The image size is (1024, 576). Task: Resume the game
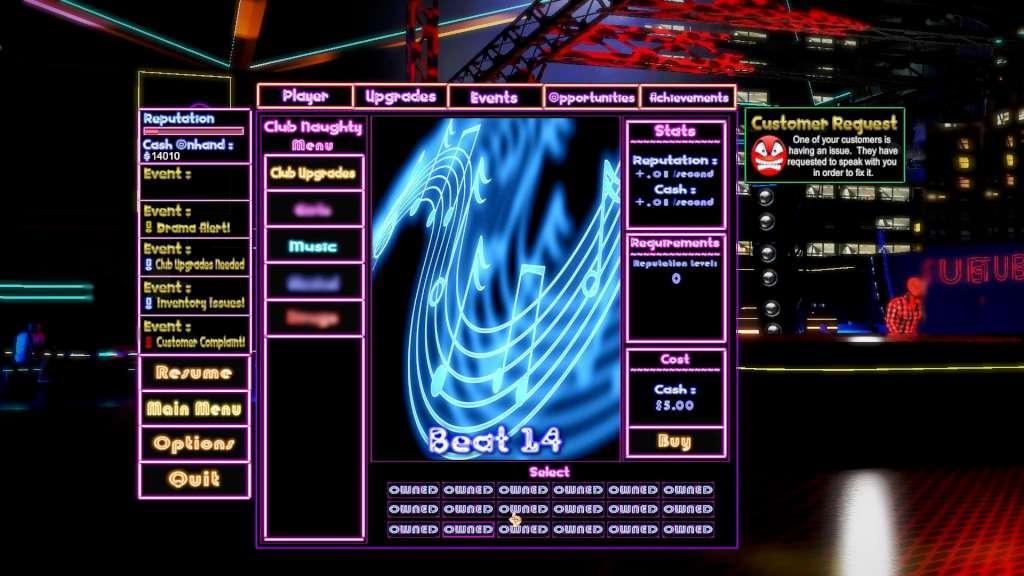194,373
